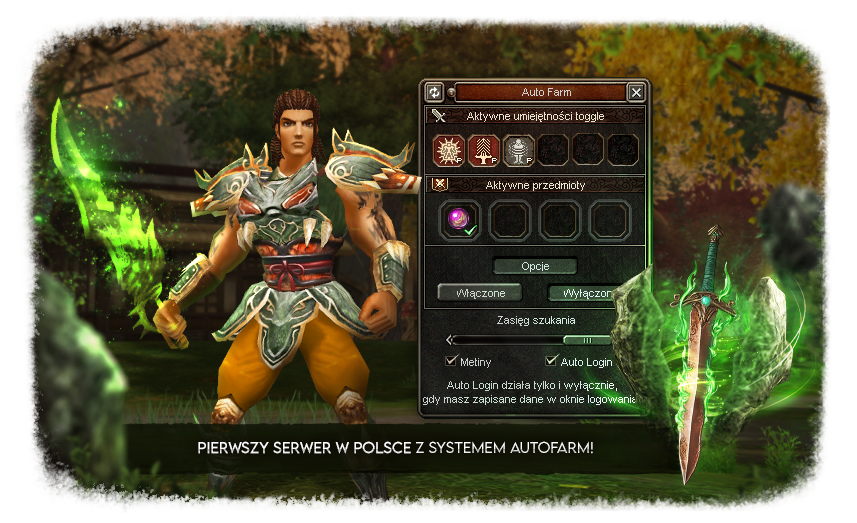Click the crossed-box icon beside Aktywne przedmioty
The width and height of the screenshot is (857, 523).
tap(438, 184)
